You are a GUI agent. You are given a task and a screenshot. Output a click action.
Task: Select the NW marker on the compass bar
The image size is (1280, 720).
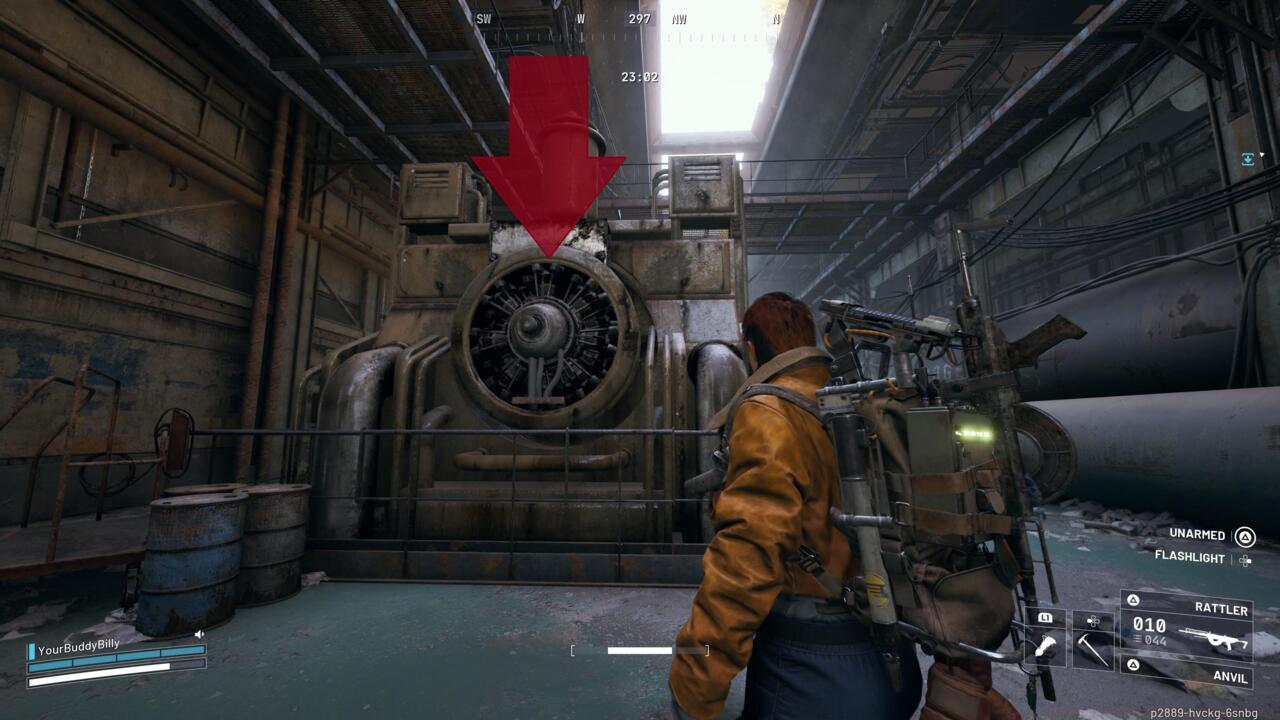[x=681, y=16]
